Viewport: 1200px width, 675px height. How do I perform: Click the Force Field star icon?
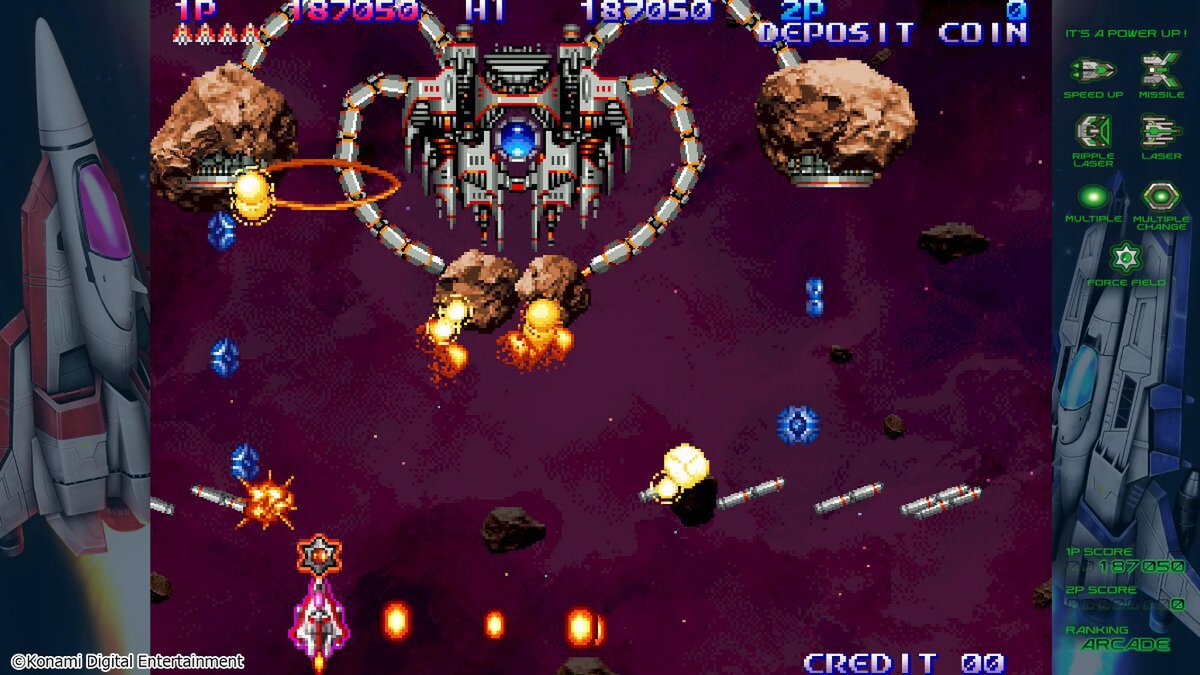tap(1126, 258)
